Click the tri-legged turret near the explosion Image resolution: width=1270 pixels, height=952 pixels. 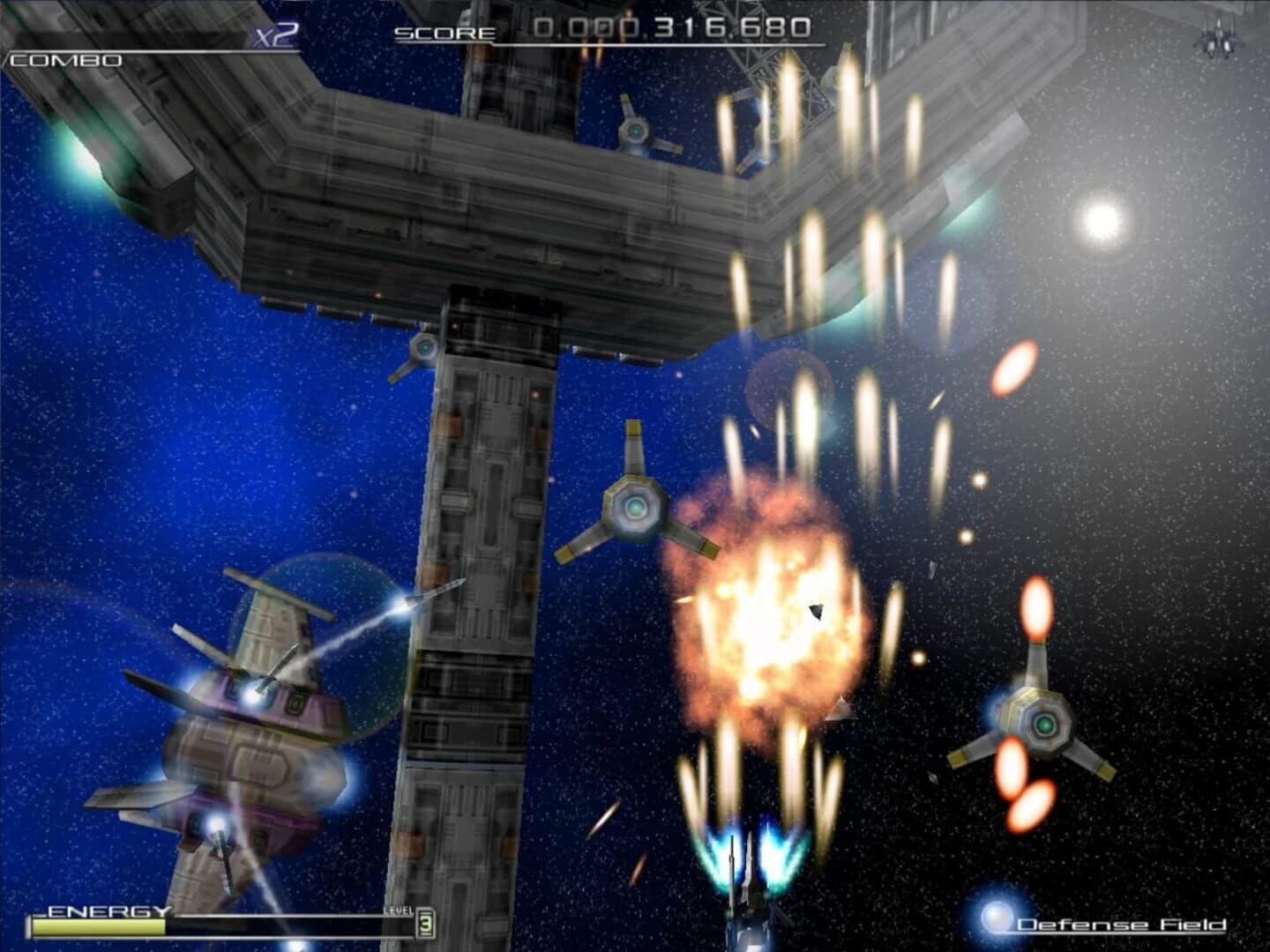click(633, 507)
